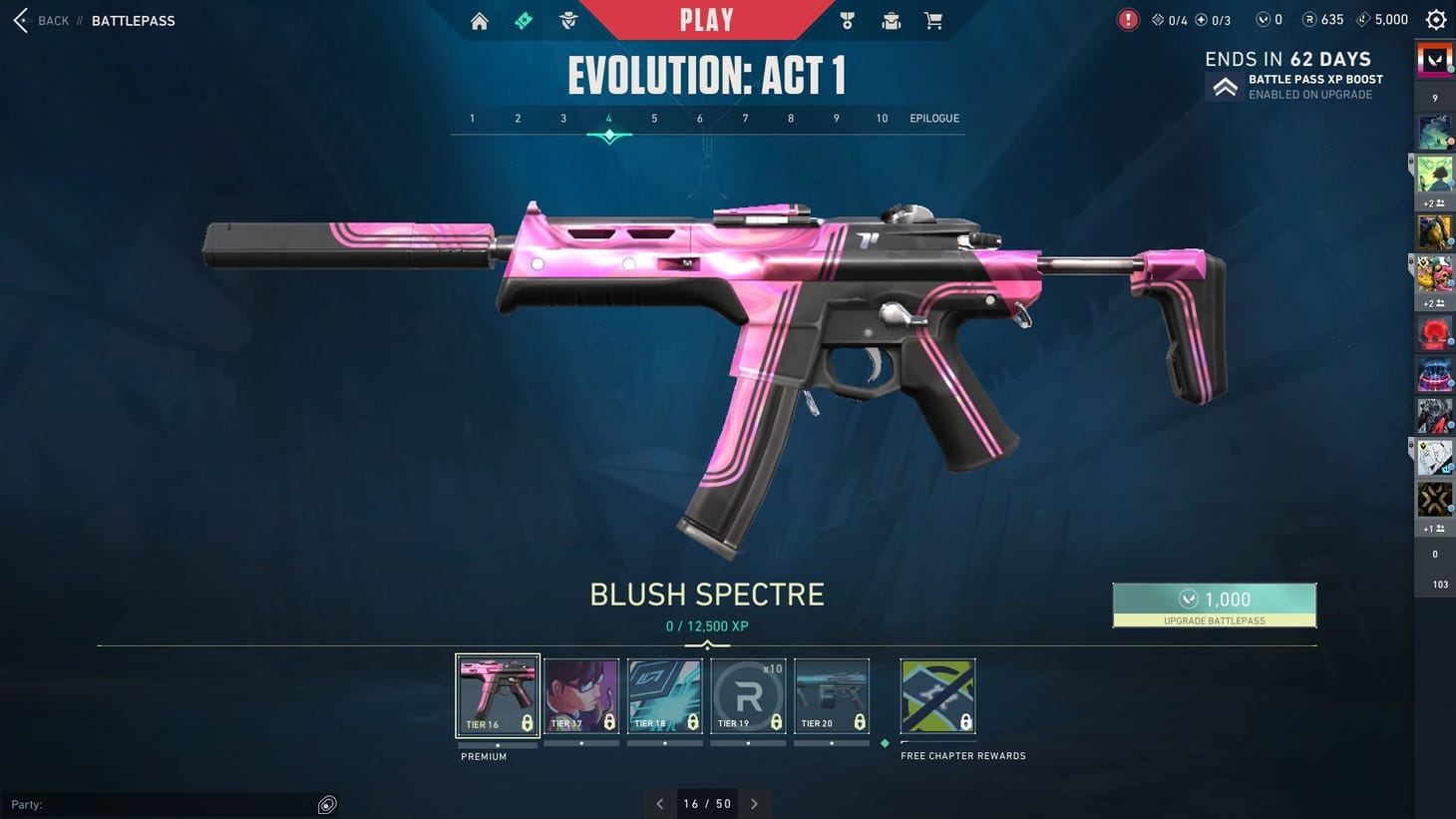This screenshot has height=819, width=1456.
Task: Click the red alert notification icon
Action: click(1127, 19)
